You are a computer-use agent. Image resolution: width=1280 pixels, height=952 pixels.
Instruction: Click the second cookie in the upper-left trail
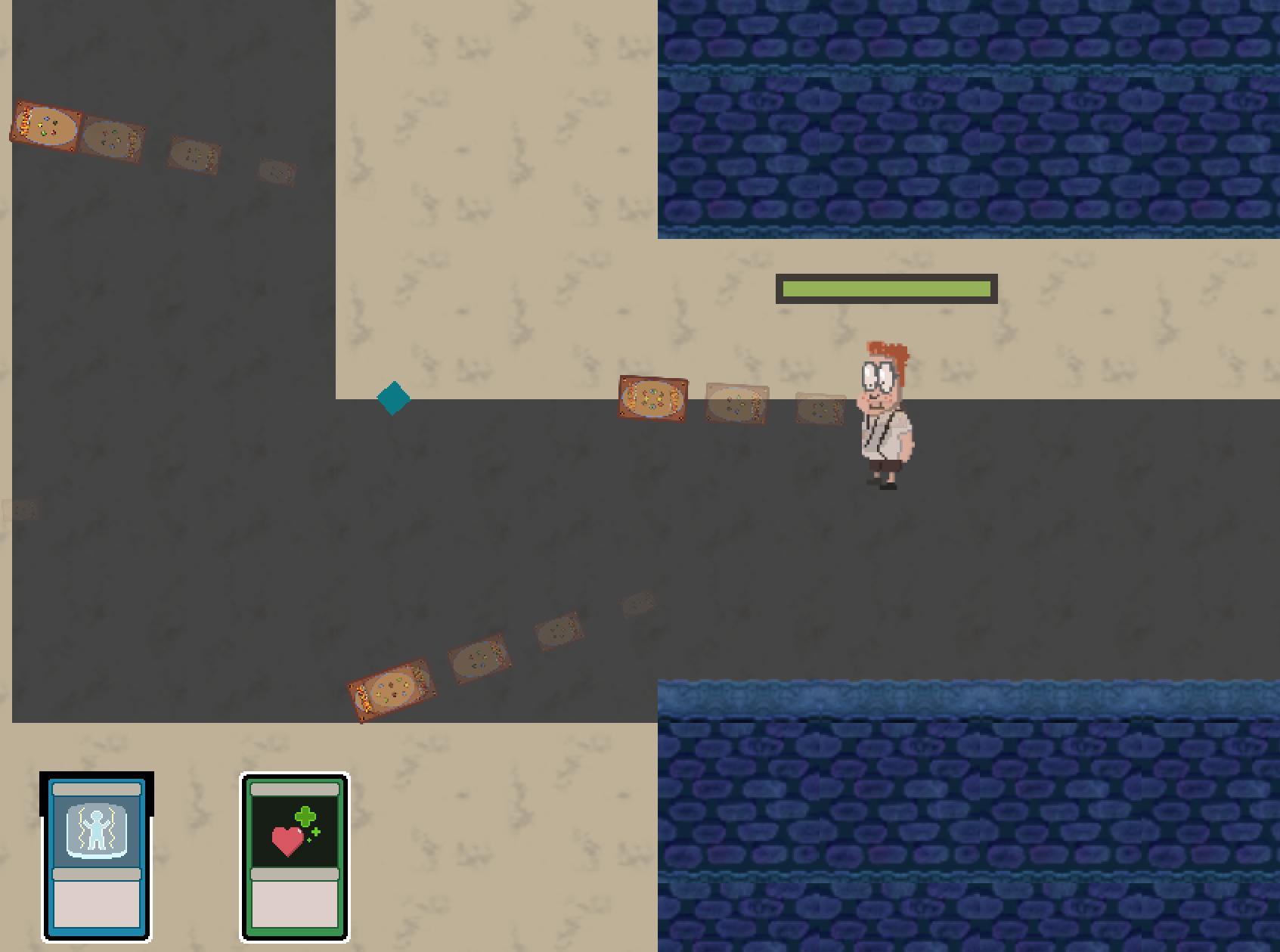tap(112, 142)
